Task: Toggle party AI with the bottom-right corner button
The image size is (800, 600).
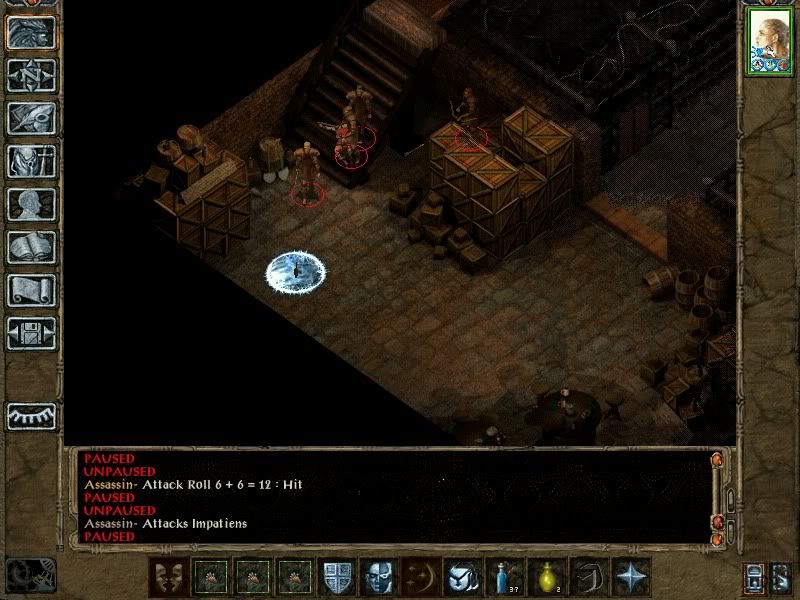Action: tap(781, 578)
